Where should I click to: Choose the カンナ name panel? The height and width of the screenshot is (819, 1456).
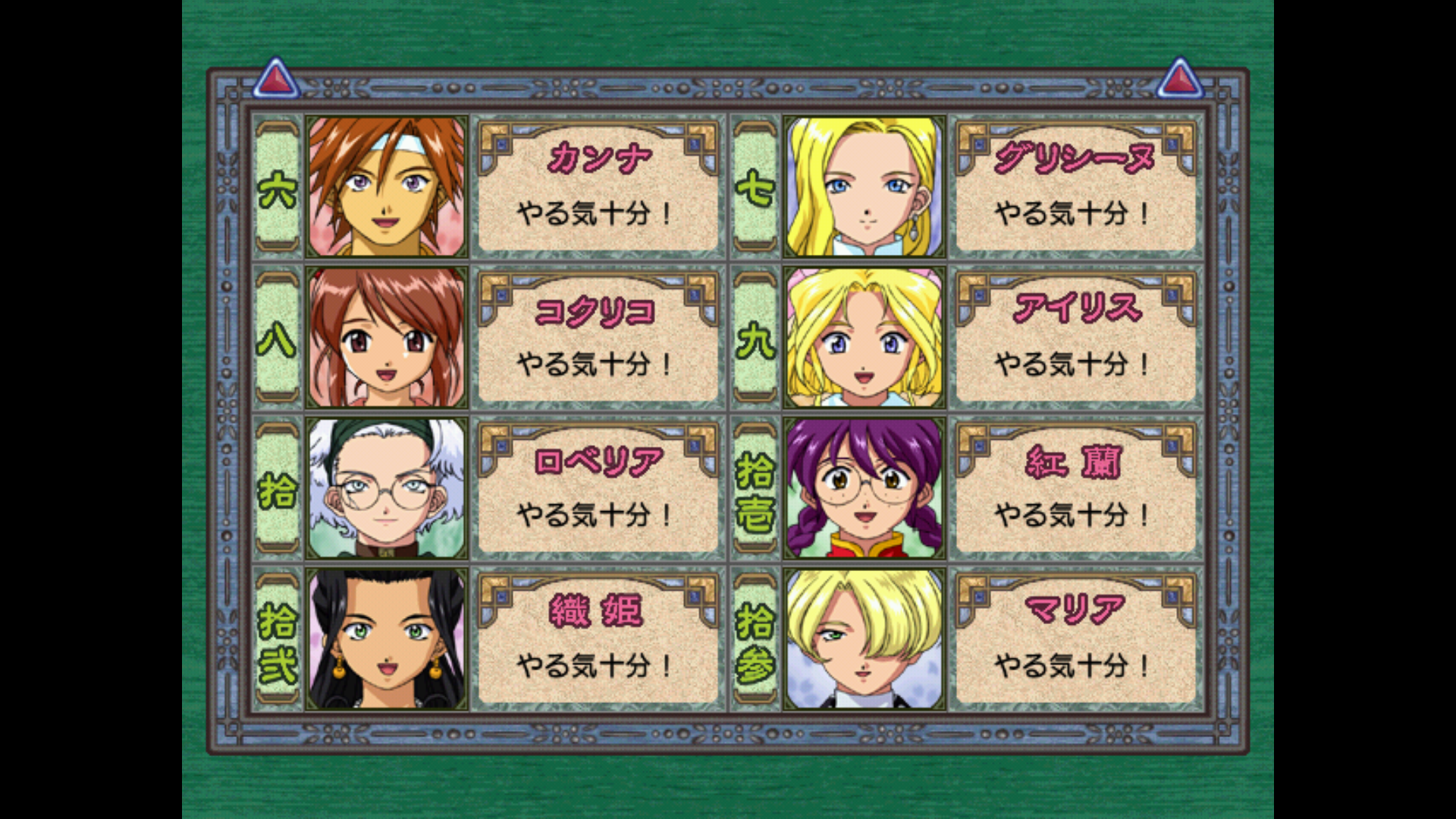click(x=598, y=186)
